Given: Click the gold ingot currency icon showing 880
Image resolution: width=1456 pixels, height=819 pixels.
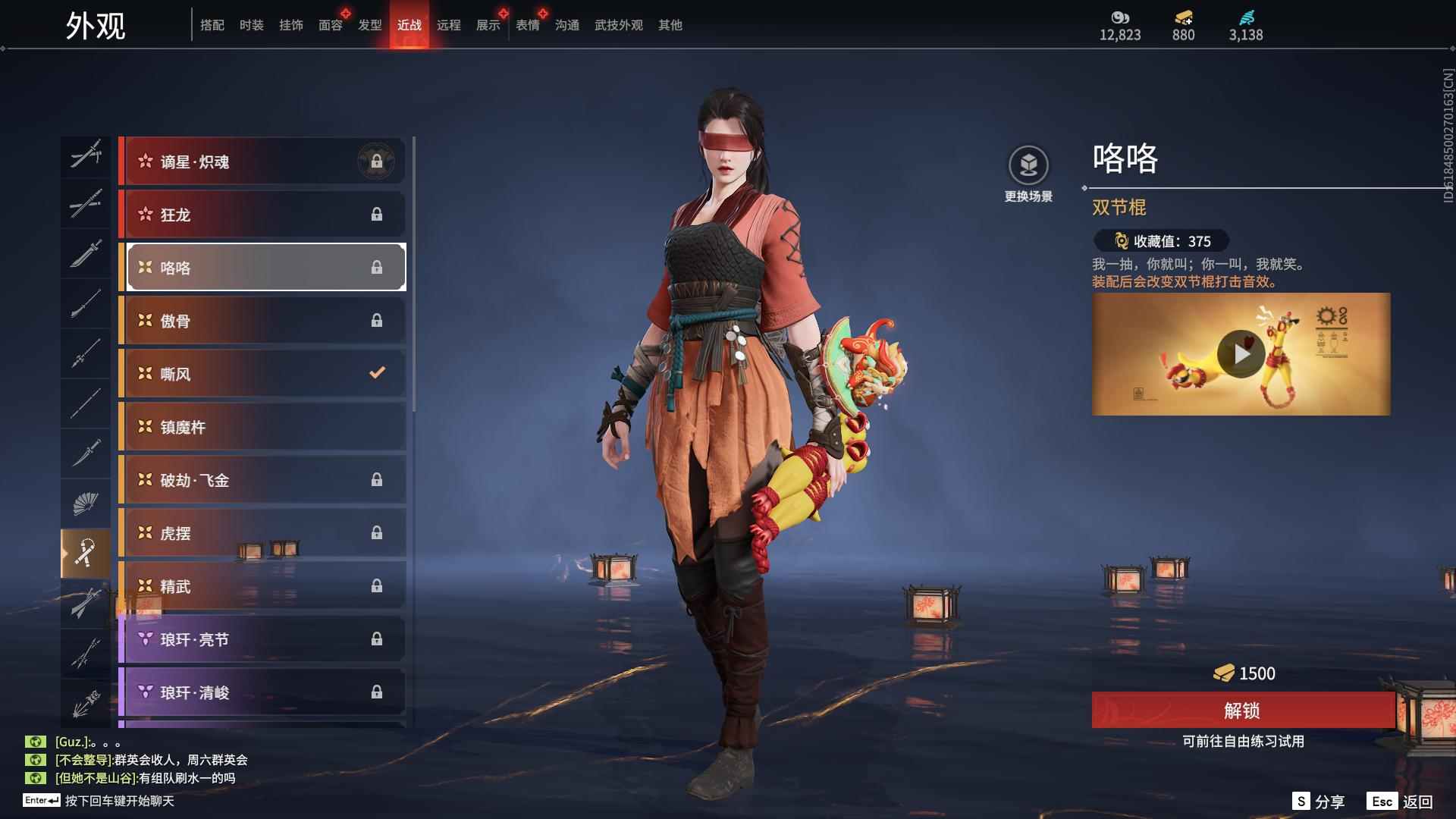Looking at the screenshot, I should 1183,18.
